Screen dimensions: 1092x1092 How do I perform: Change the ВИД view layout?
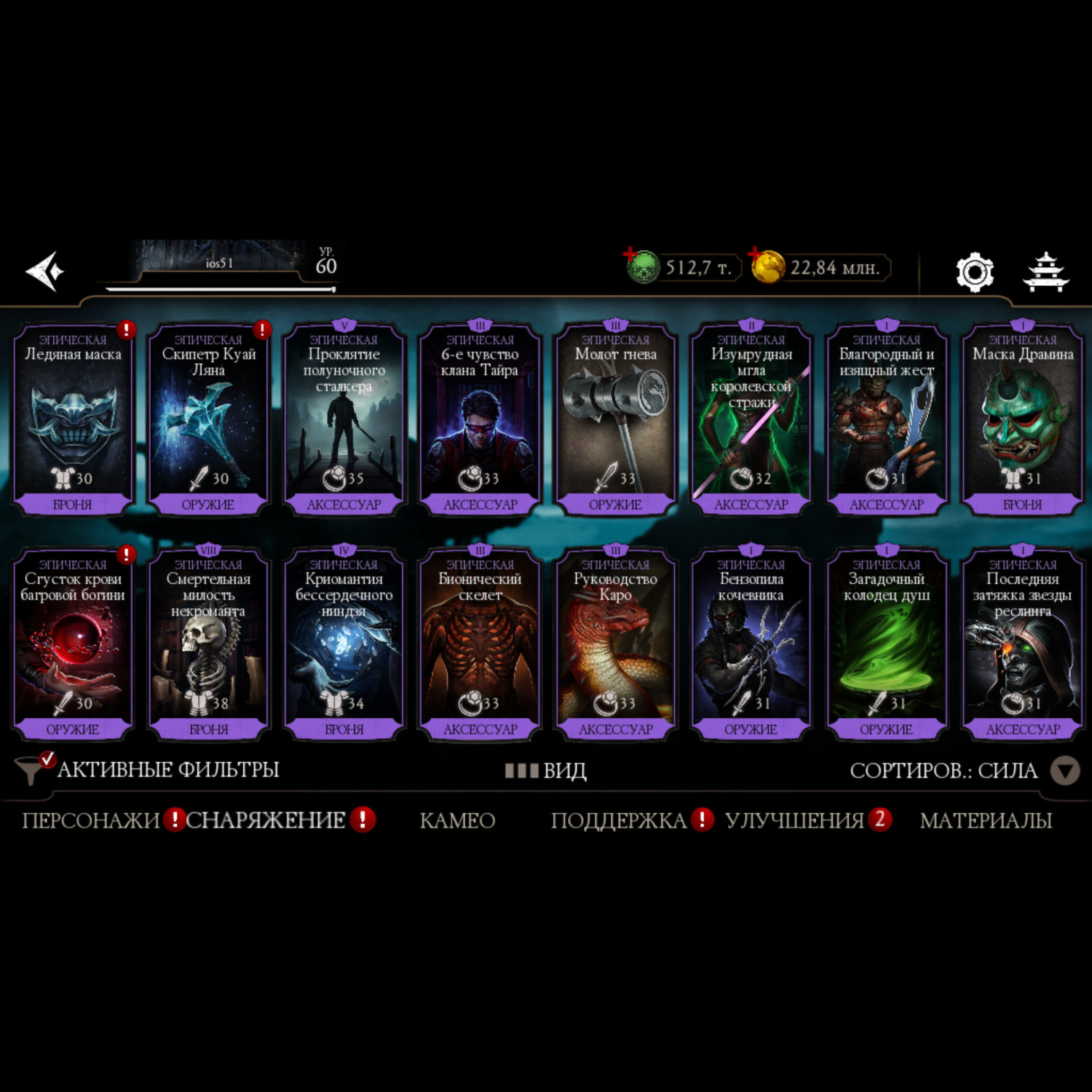click(547, 770)
